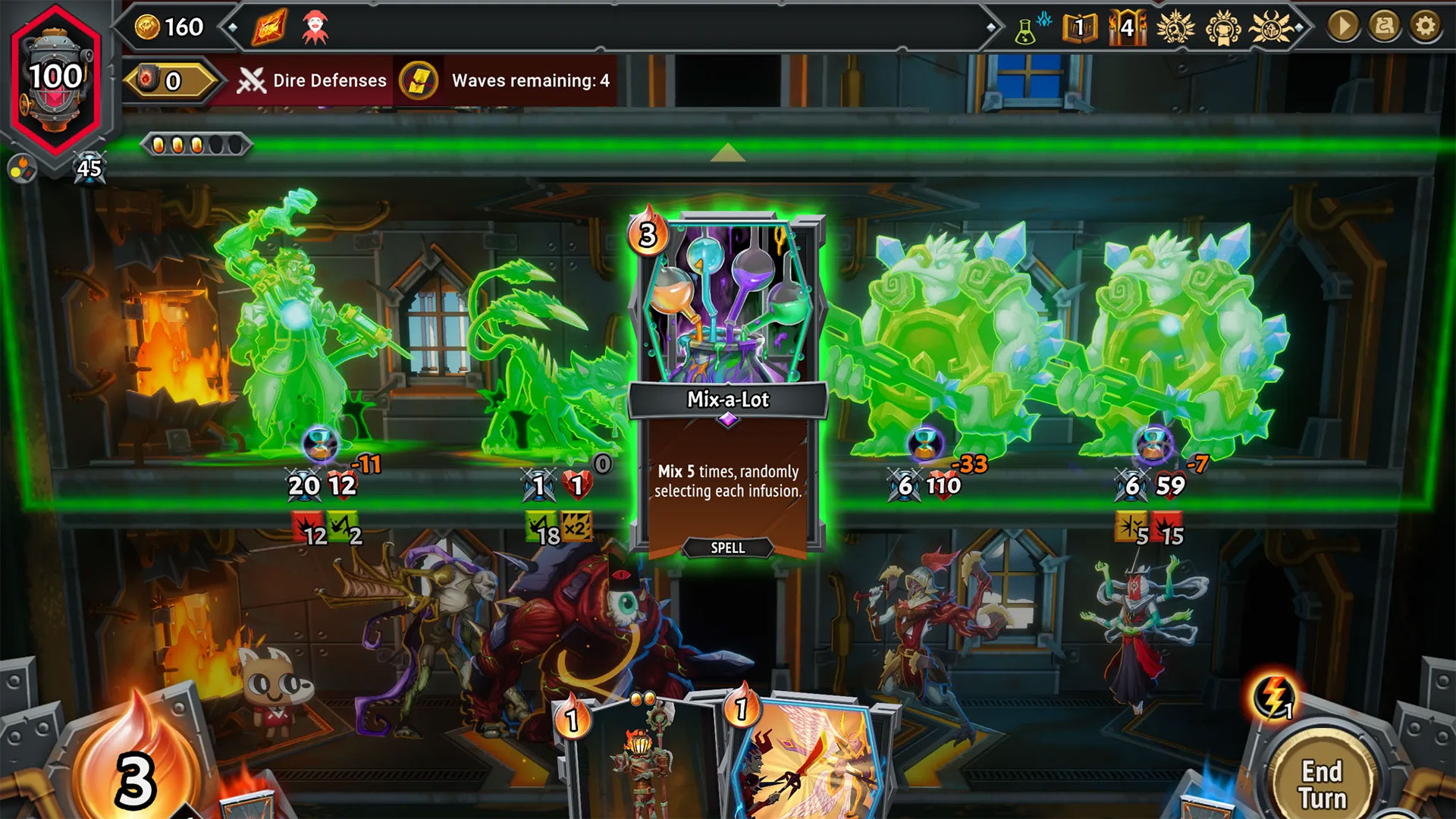
Task: End the current turn
Action: click(x=1323, y=783)
